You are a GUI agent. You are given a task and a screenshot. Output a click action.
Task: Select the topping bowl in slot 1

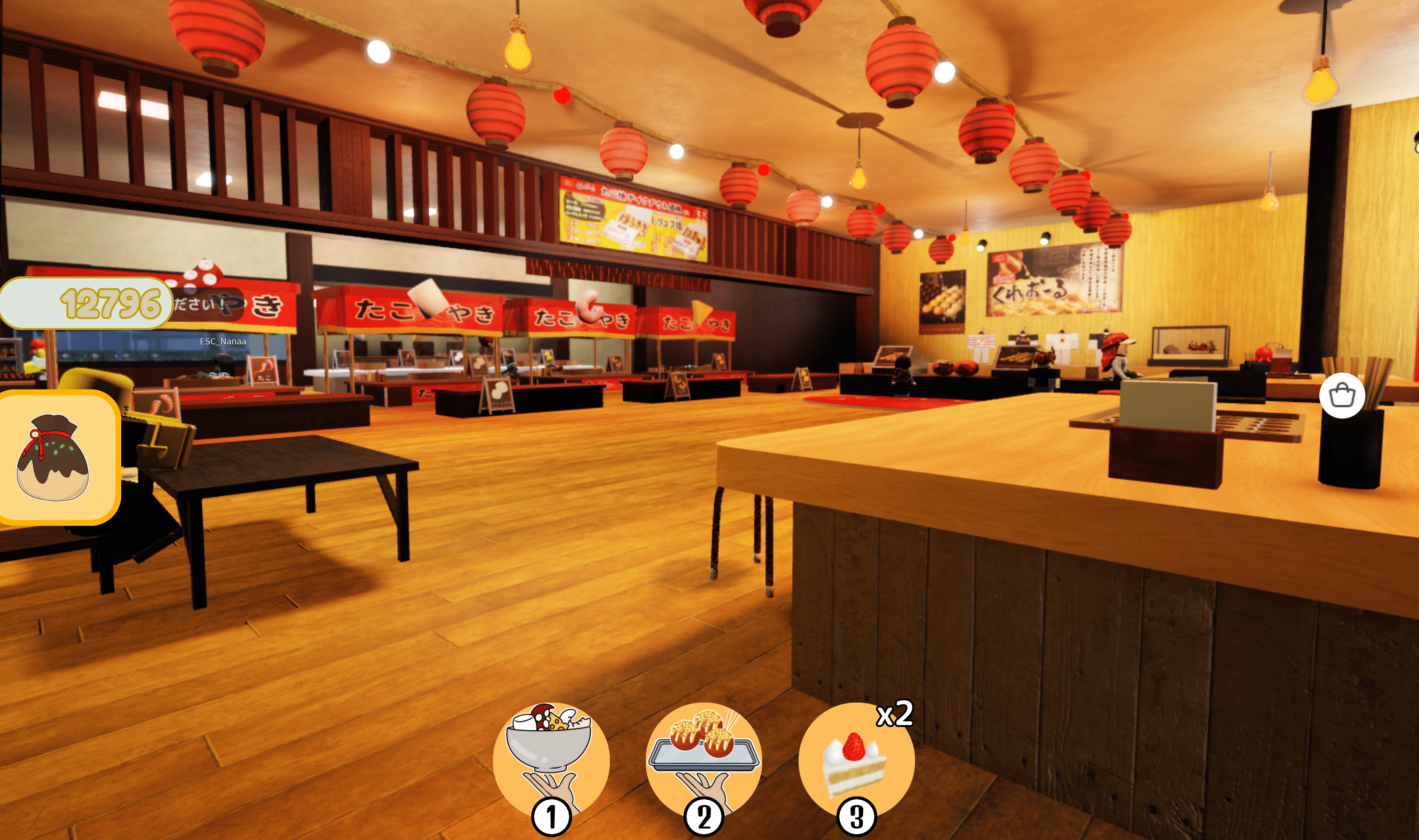click(x=550, y=760)
